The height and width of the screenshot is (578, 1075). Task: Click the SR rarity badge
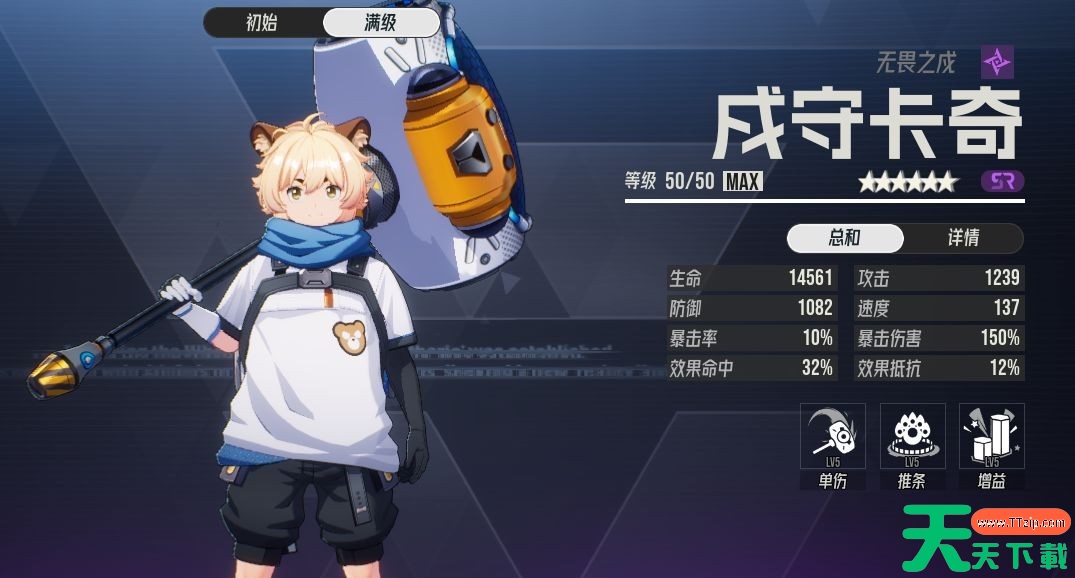click(x=1002, y=182)
